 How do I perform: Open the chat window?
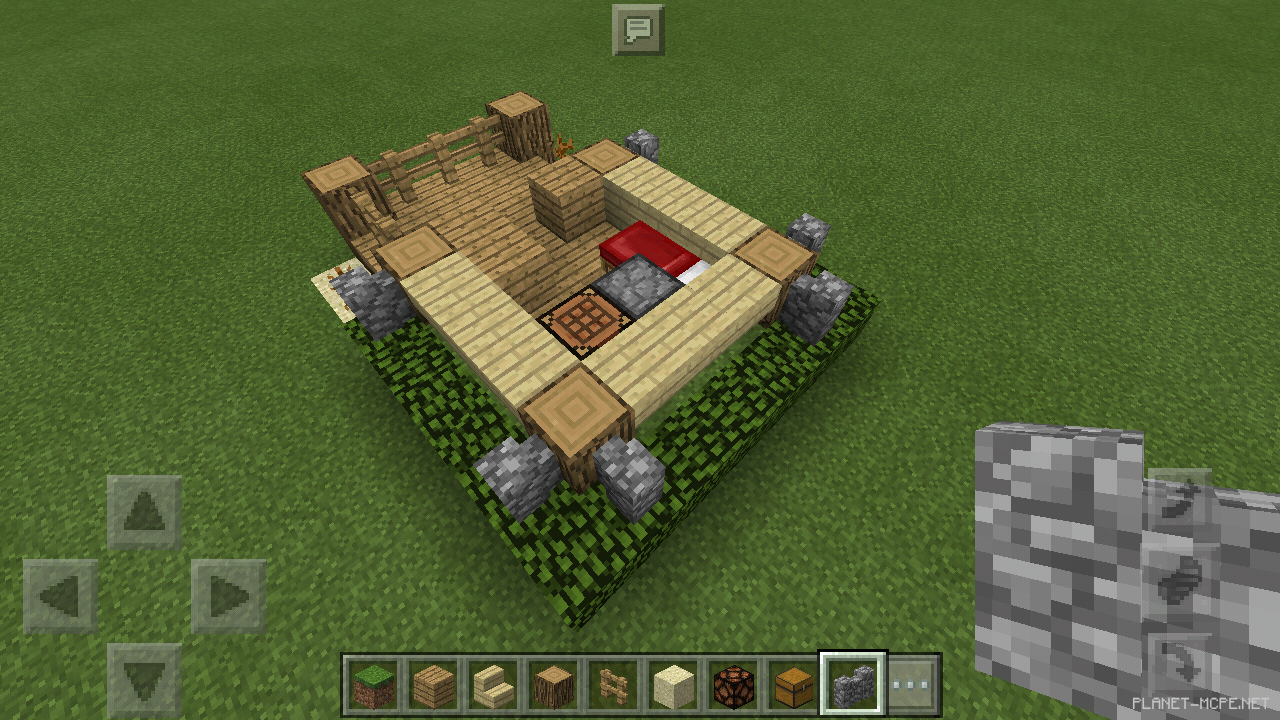coord(637,30)
